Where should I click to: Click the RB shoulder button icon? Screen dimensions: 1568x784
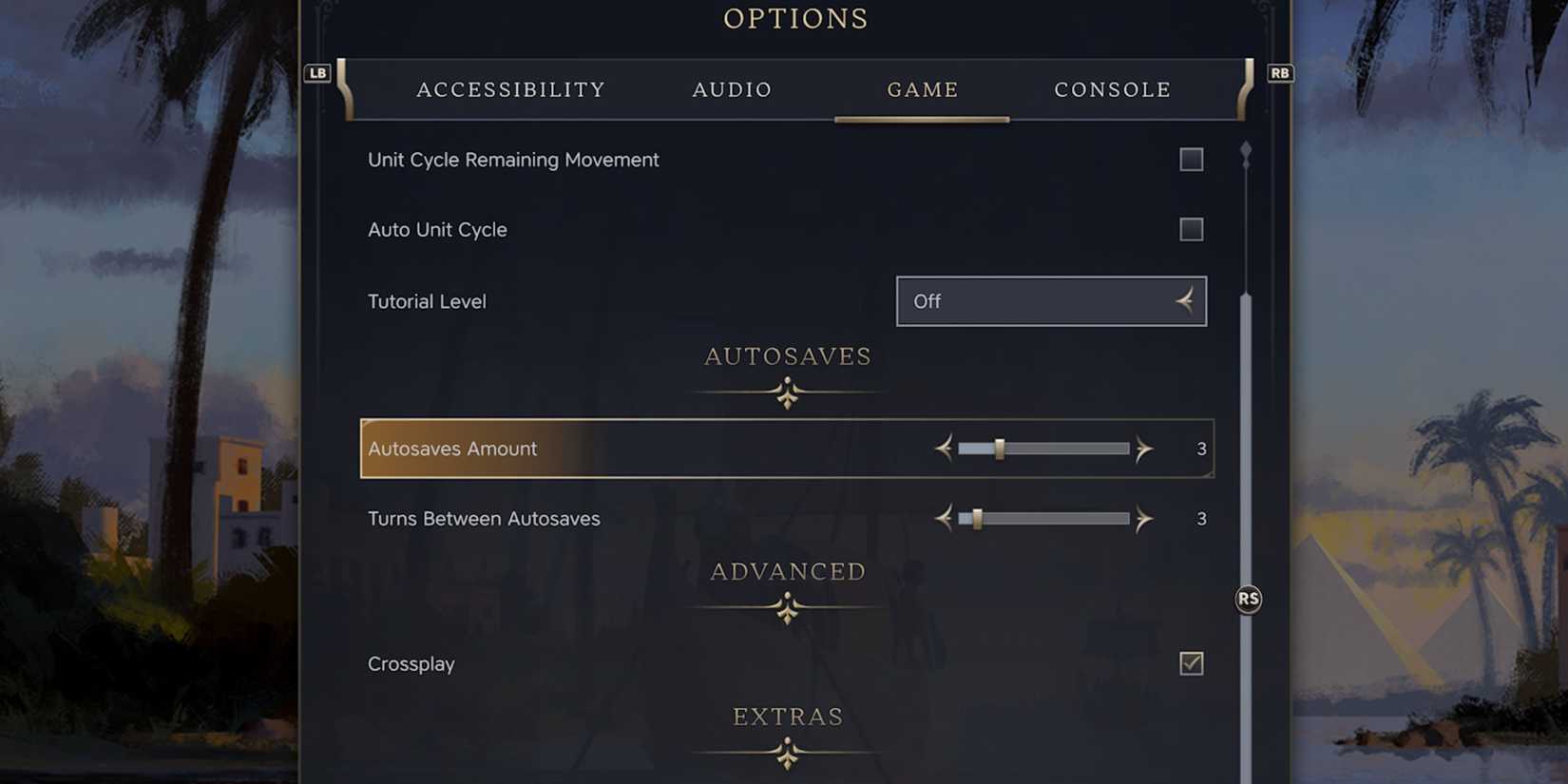pyautogui.click(x=1279, y=73)
